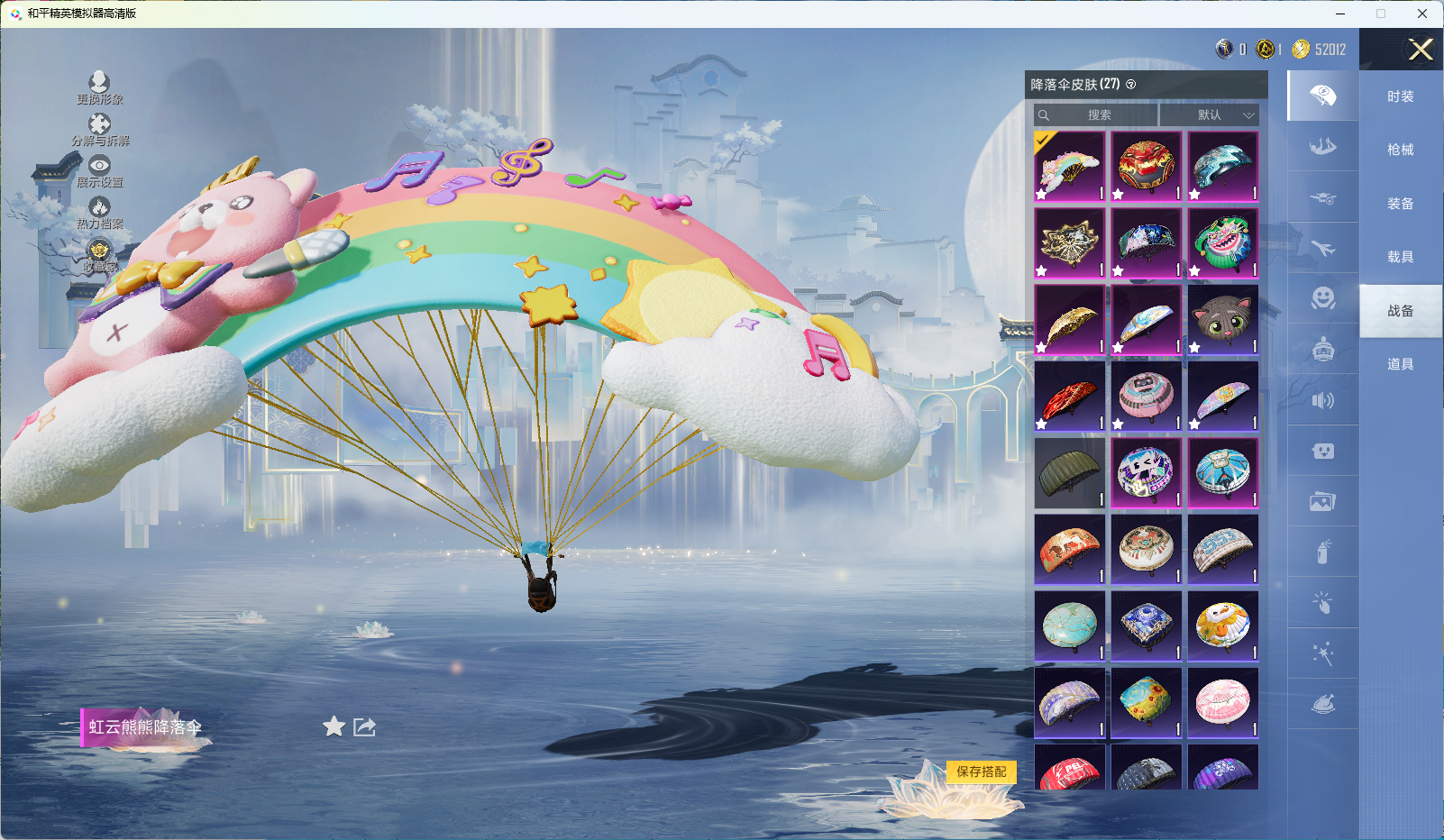Save the loadout with 保存搭配
This screenshot has height=840, width=1444.
(981, 772)
